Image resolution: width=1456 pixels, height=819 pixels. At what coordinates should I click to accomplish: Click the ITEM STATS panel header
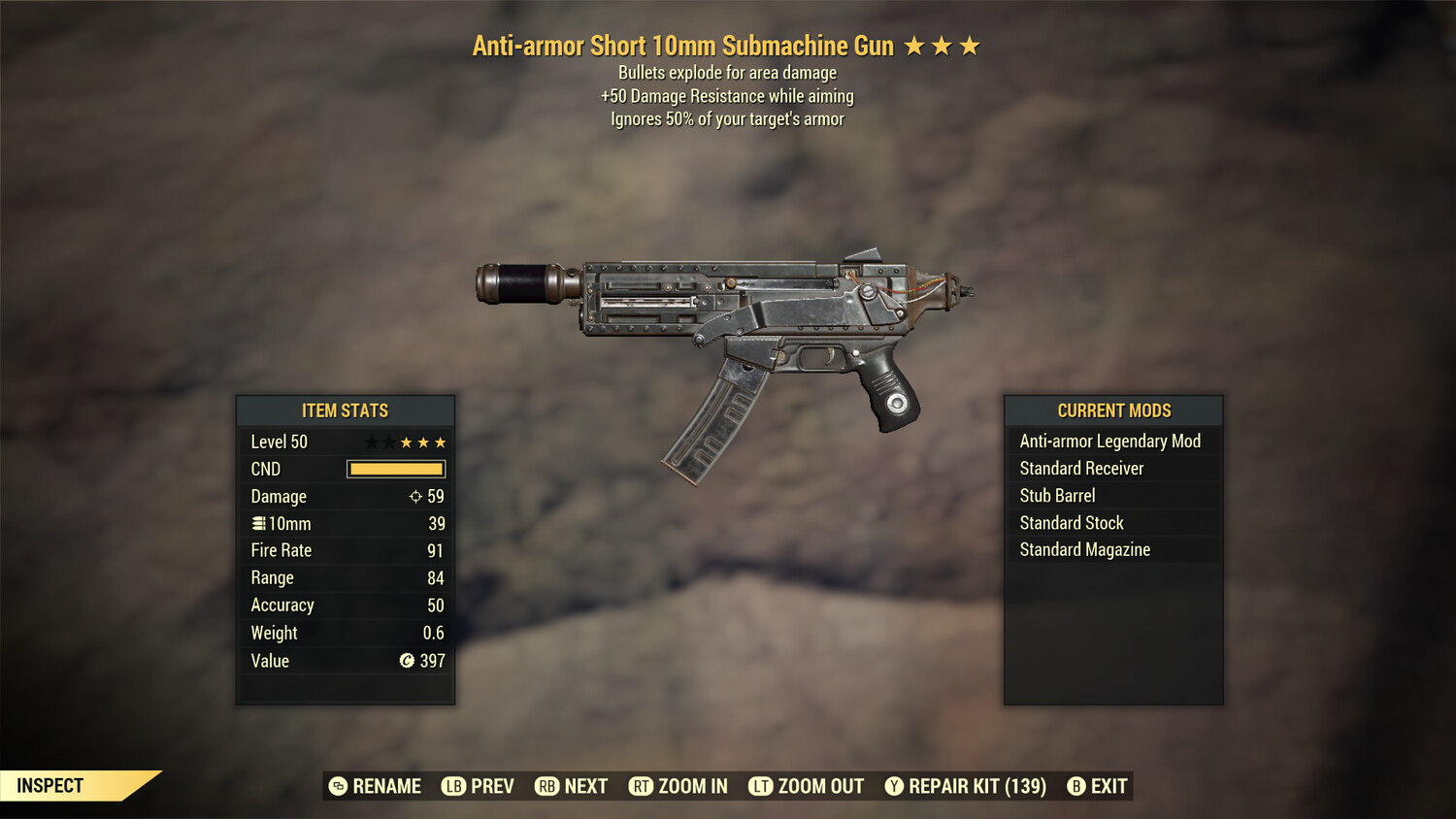346,410
